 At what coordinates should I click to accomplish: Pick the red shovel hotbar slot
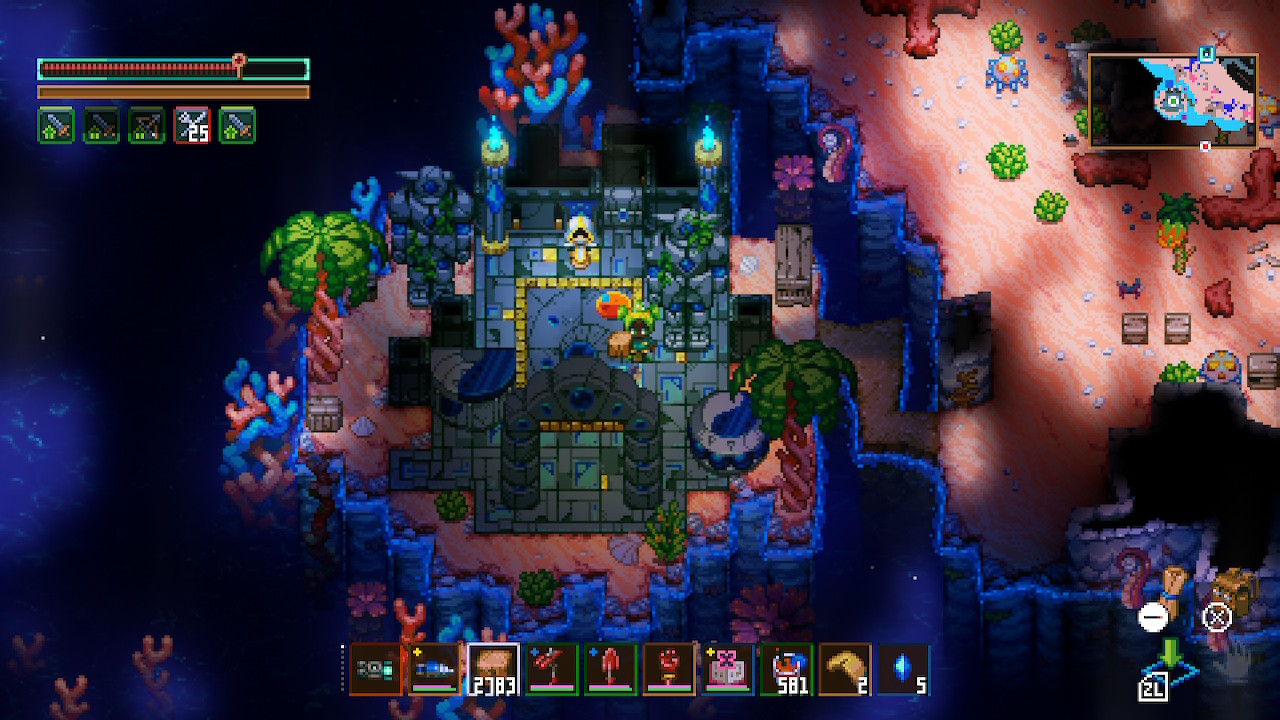point(610,669)
